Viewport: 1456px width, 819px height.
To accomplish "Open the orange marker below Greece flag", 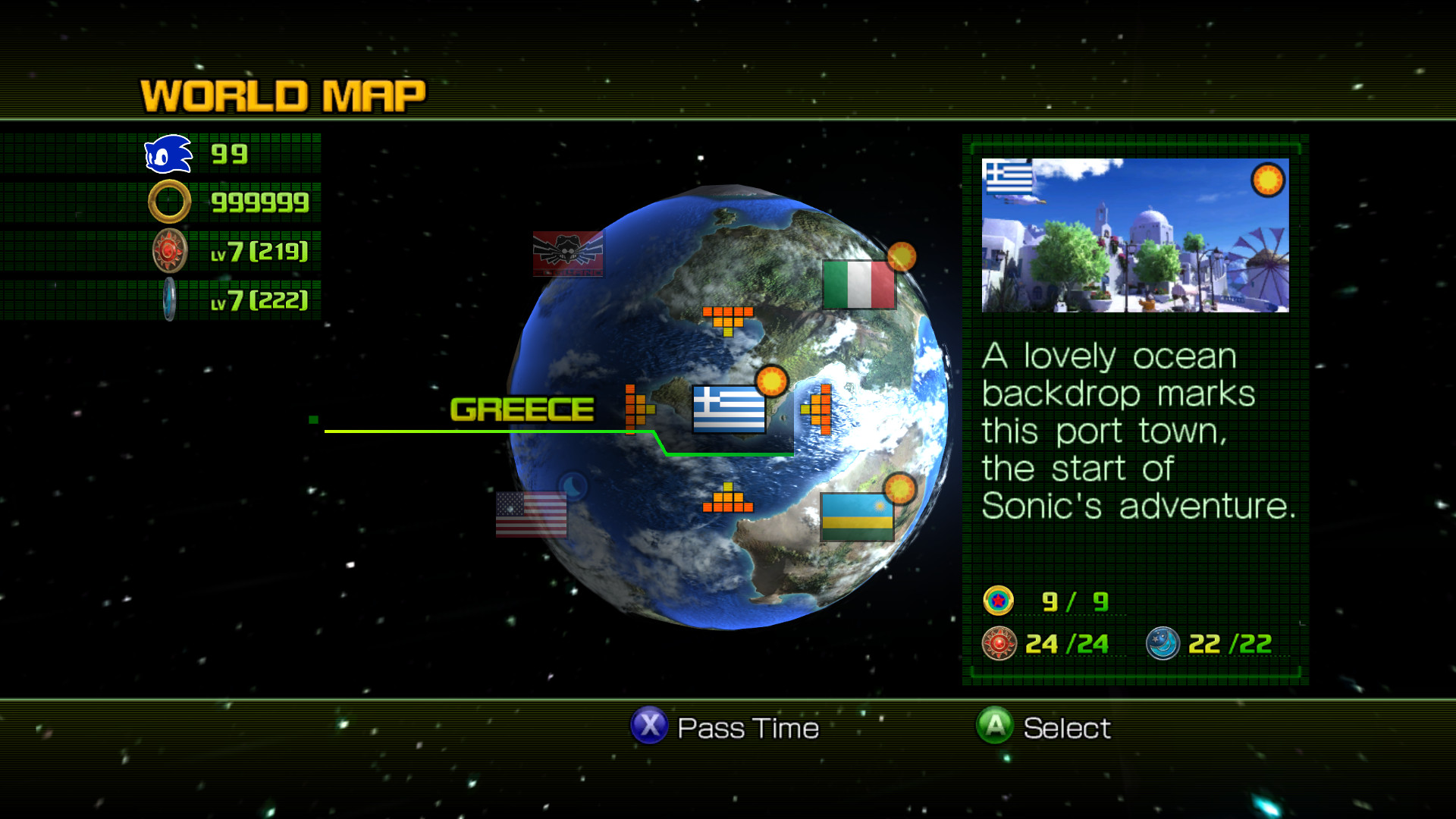I will (x=729, y=500).
